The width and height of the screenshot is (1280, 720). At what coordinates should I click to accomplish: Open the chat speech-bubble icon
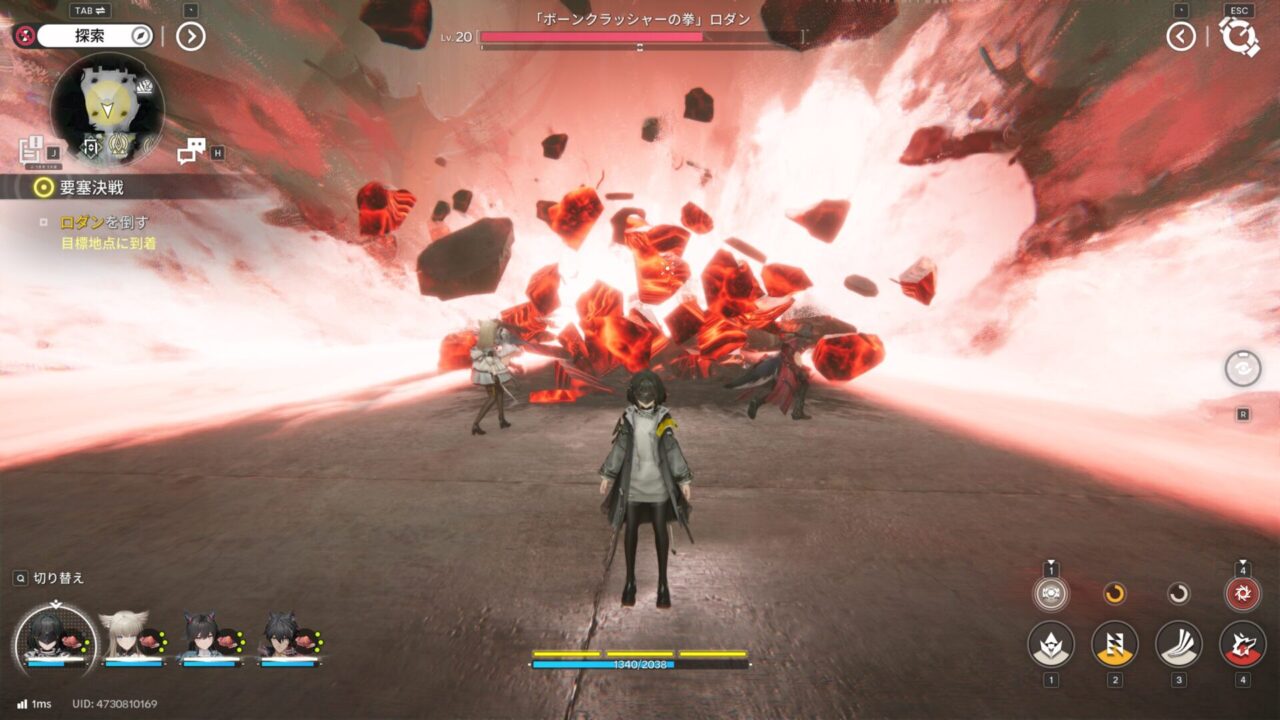[190, 151]
